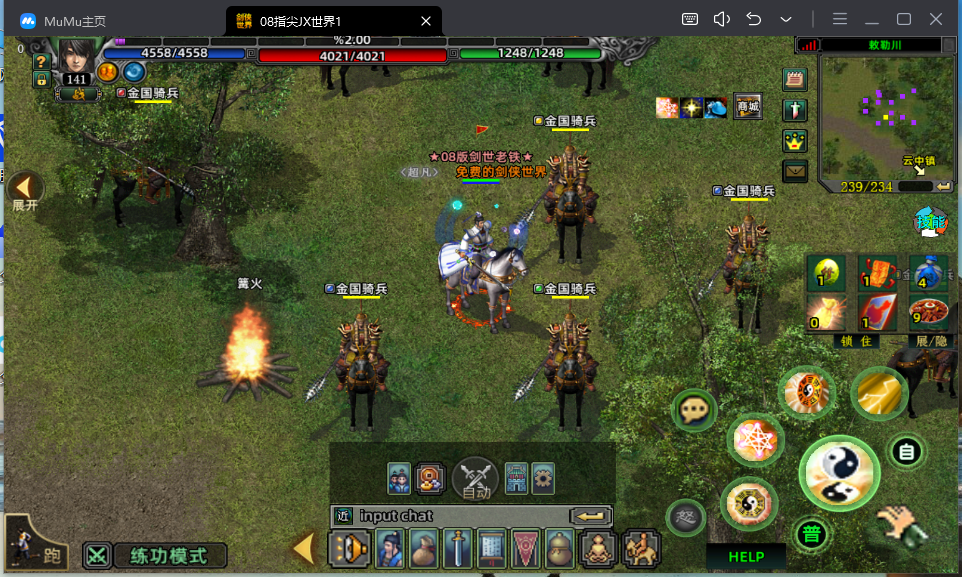Viewport: 962px width, 577px height.
Task: Click the minimap of 敕勒川
Action: click(x=880, y=118)
